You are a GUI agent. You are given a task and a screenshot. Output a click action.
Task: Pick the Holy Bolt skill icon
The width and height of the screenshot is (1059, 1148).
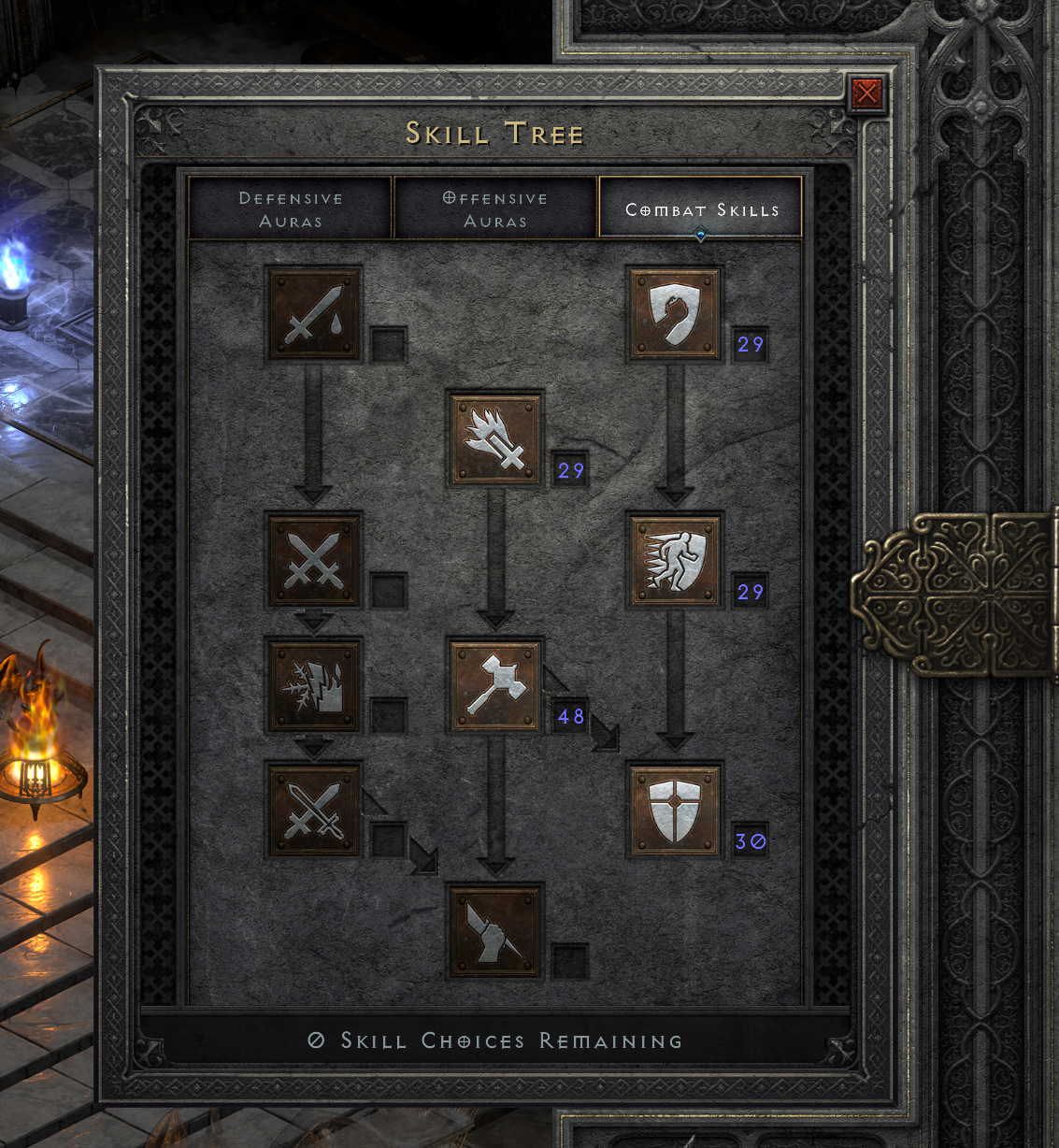pyautogui.click(x=495, y=439)
